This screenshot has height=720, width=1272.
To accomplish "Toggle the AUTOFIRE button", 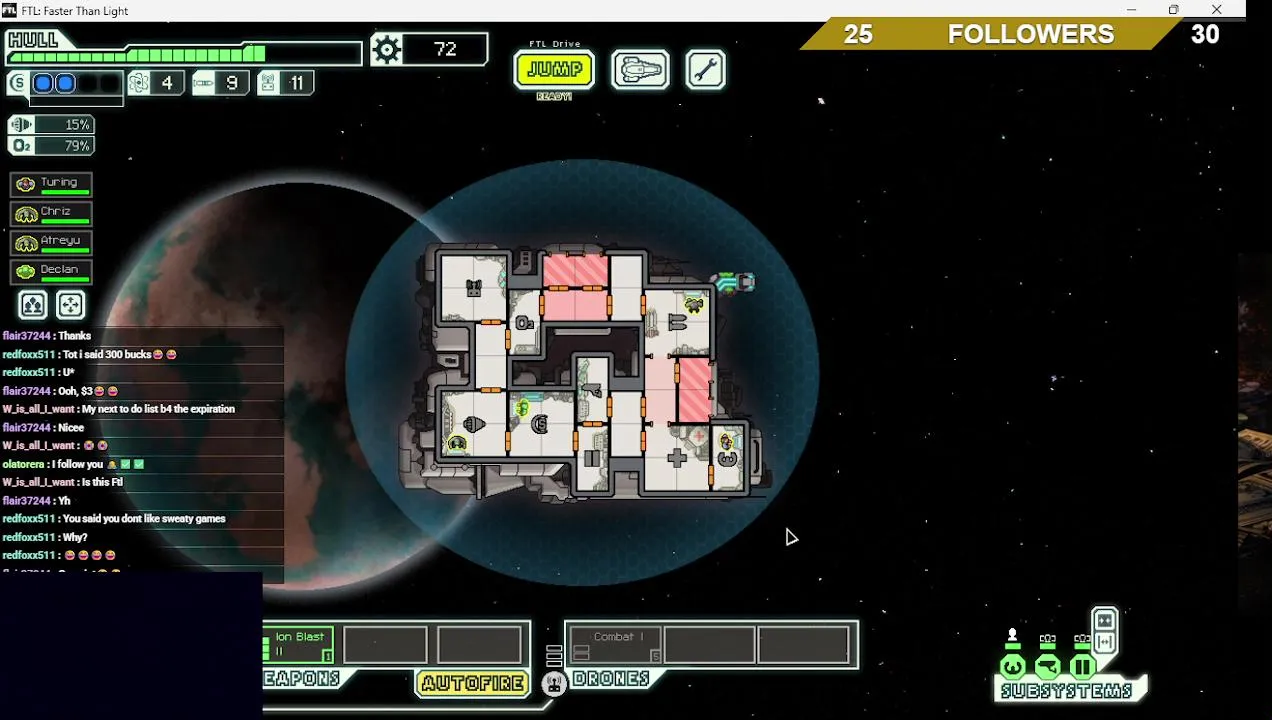I will [x=472, y=683].
